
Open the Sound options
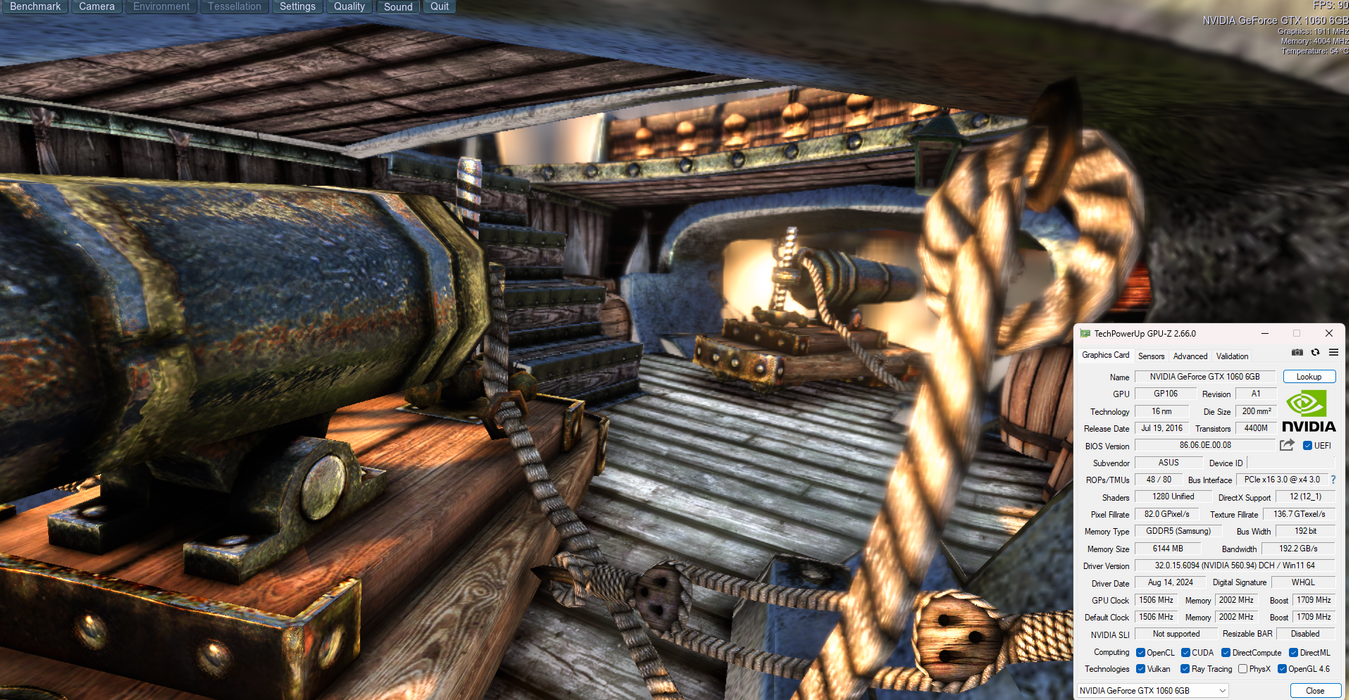[x=398, y=7]
